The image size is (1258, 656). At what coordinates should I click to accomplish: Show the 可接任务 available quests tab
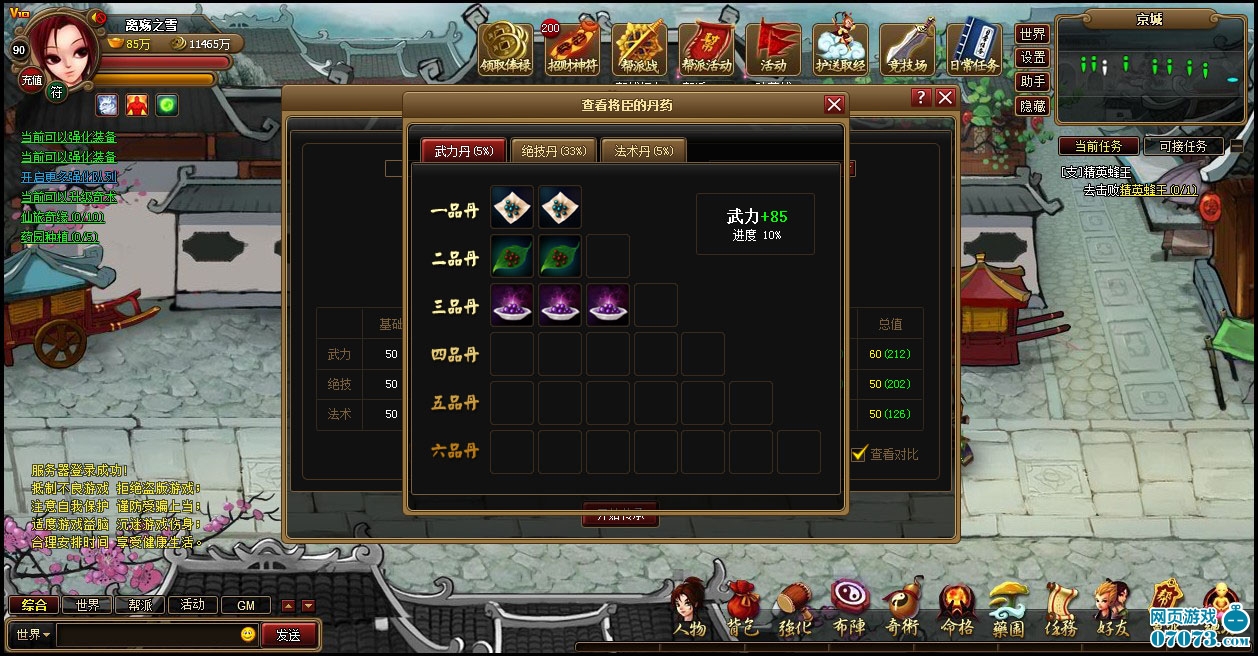tap(1183, 146)
